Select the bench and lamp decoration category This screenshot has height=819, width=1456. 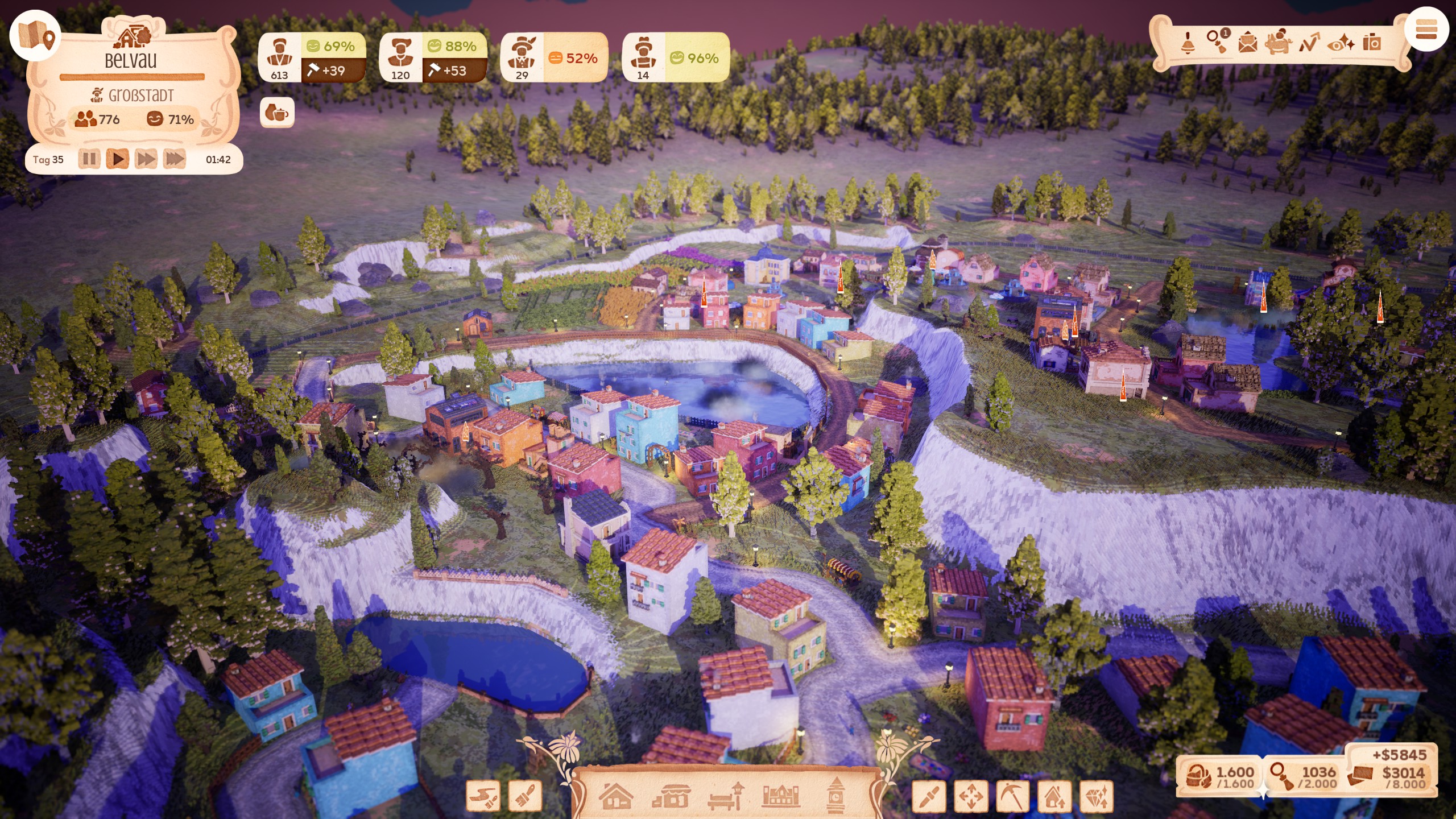(x=726, y=796)
